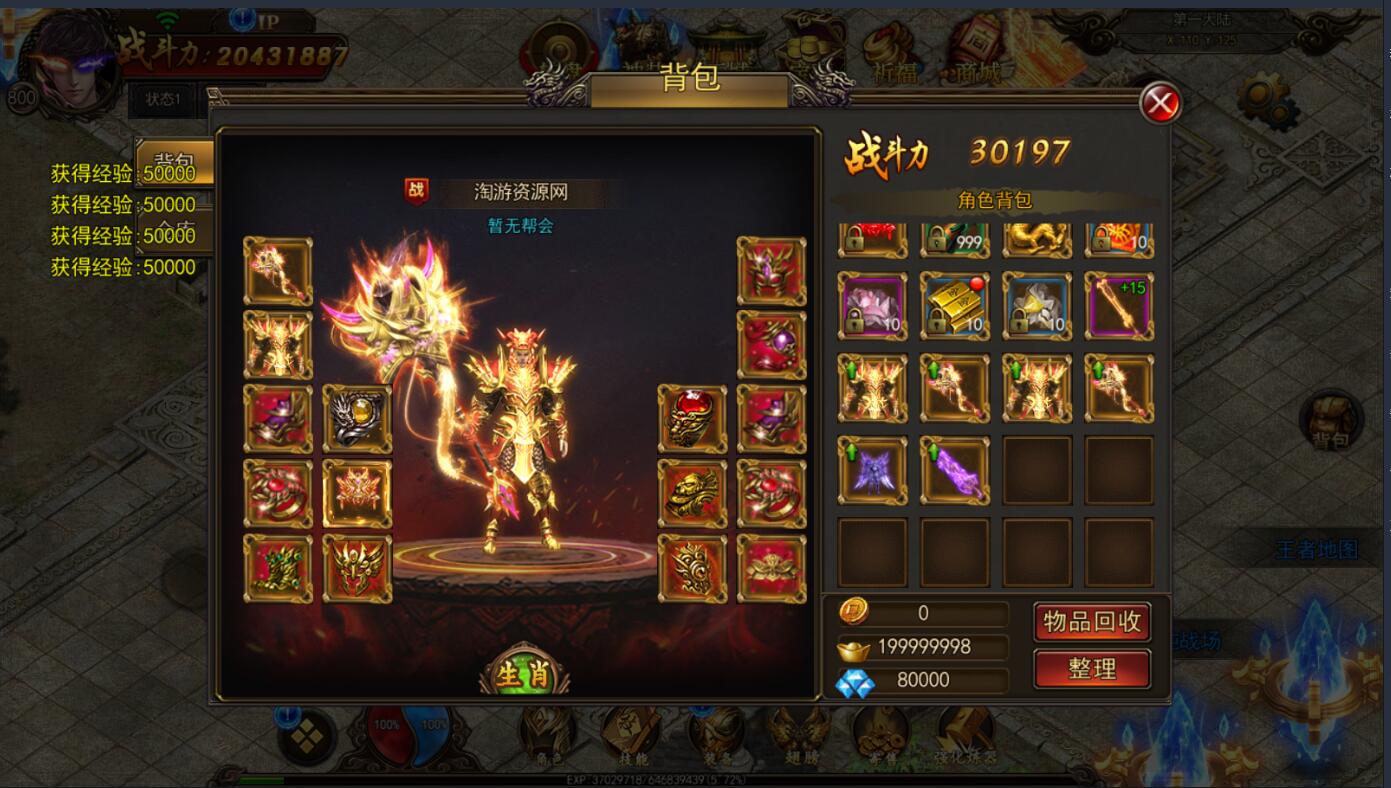Open the 王者地图 map entry
Viewport: 1391px width, 788px height.
tap(1316, 549)
